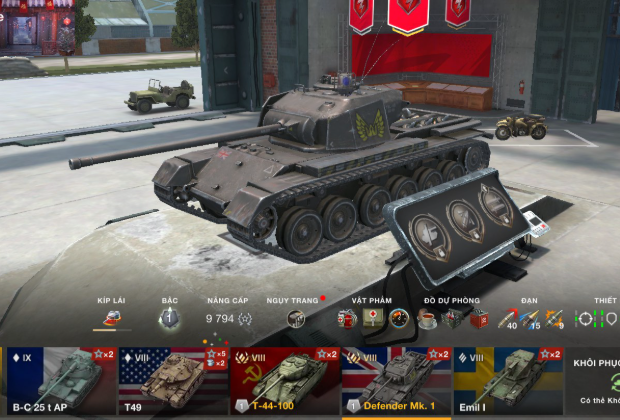This screenshot has width=620, height=420.
Task: Open the tank rank (Bậc) medal icon
Action: click(169, 319)
